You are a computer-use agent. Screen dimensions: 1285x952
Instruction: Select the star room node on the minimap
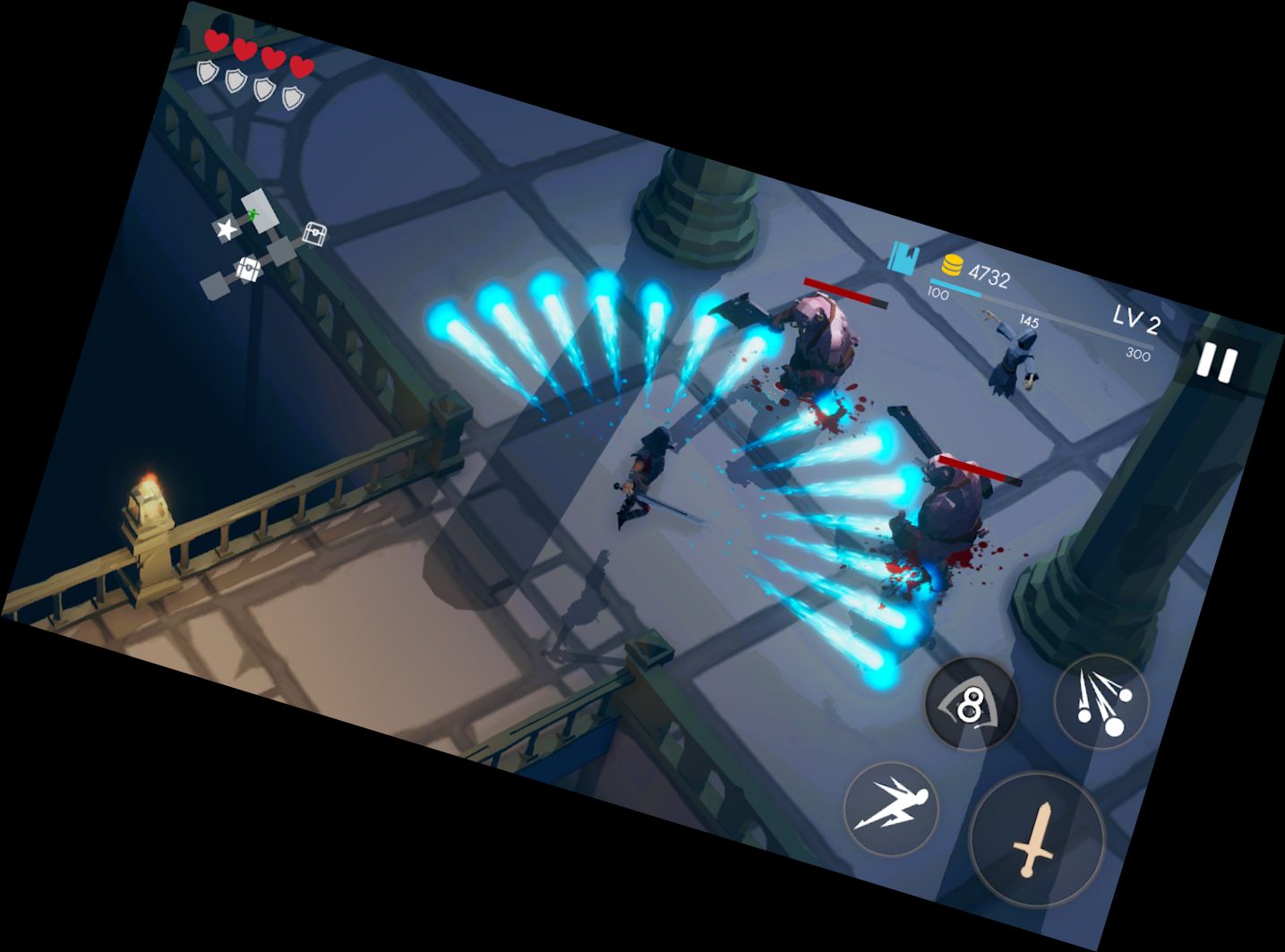227,229
